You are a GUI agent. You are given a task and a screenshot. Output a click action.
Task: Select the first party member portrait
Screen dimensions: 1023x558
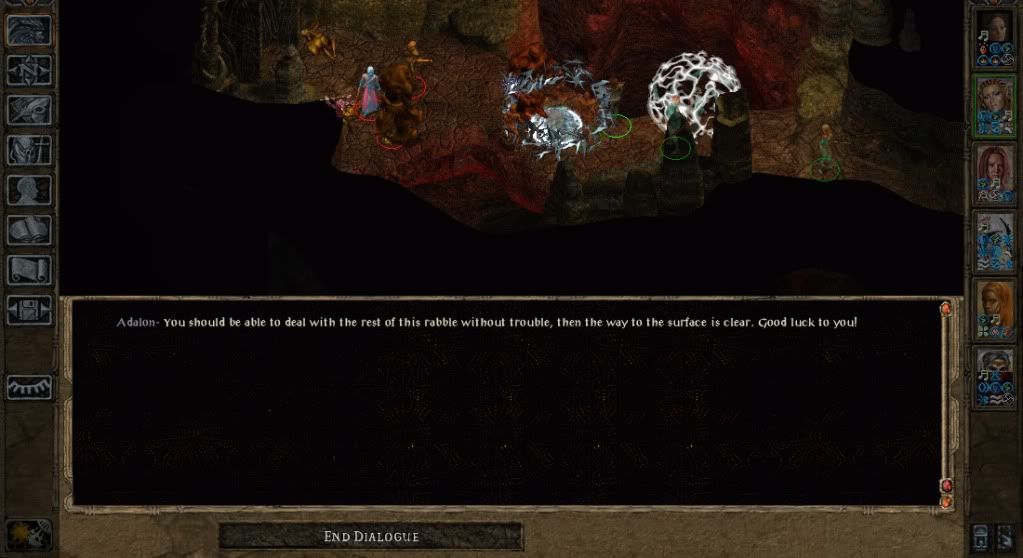994,38
